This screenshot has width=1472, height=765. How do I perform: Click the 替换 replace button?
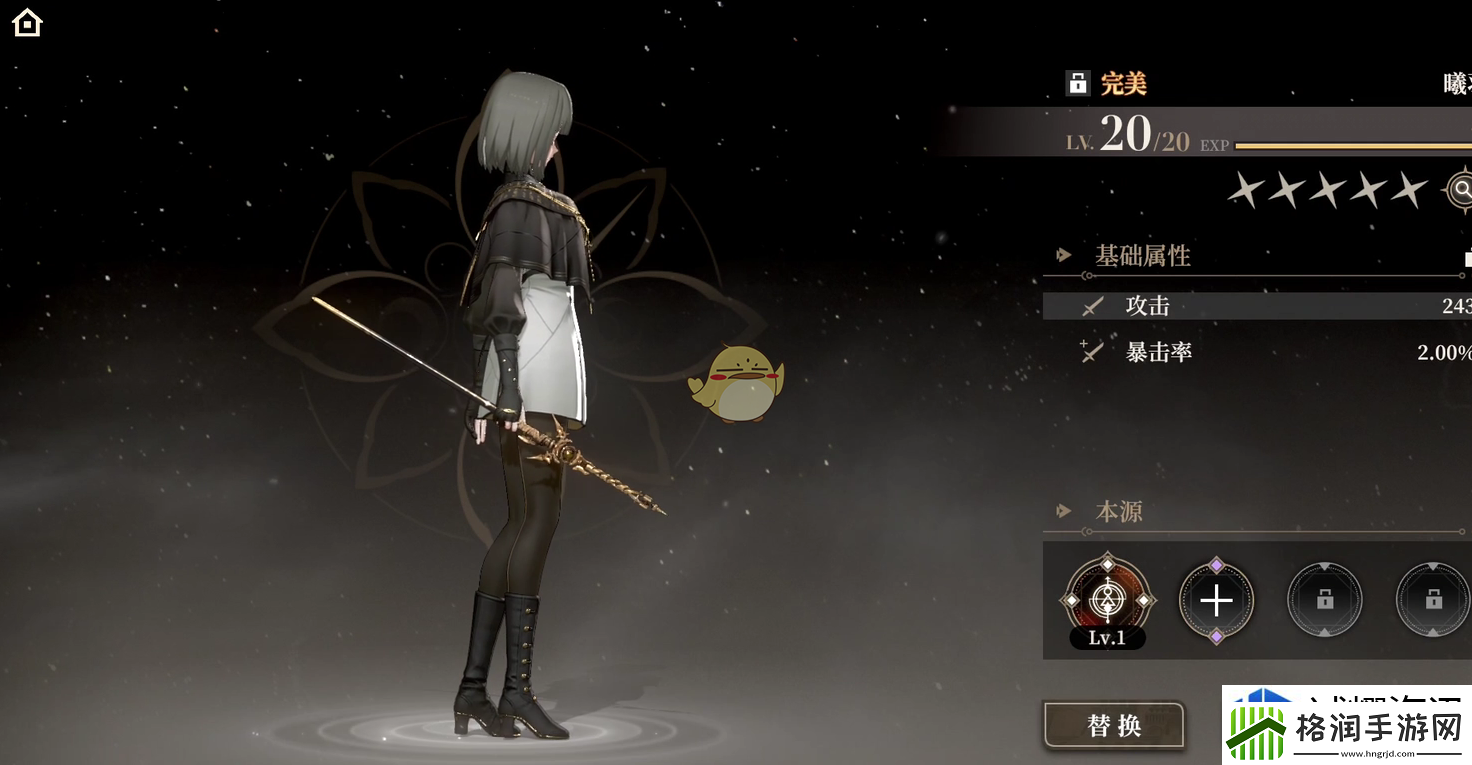coord(1114,725)
